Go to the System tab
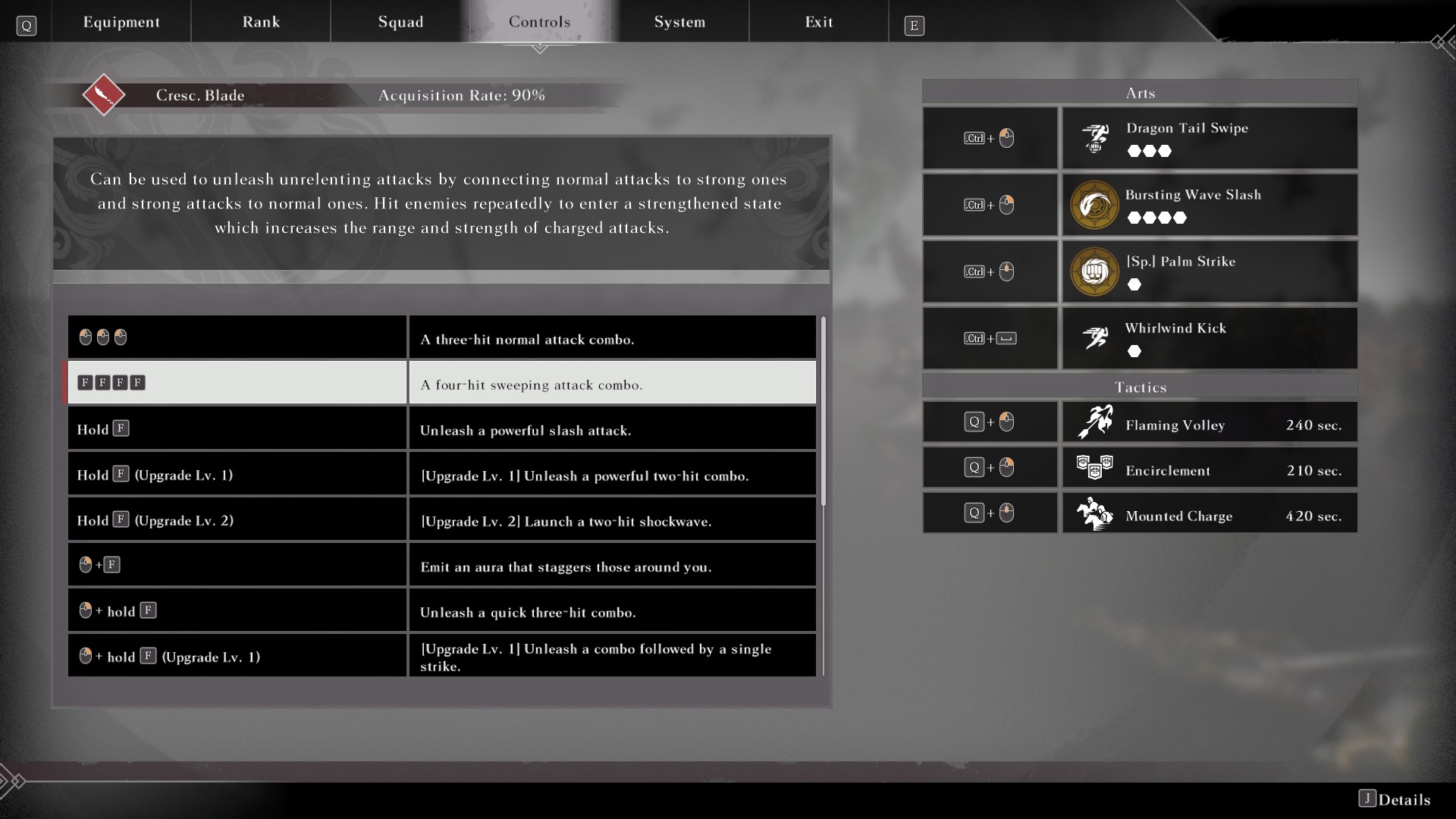 (x=679, y=22)
